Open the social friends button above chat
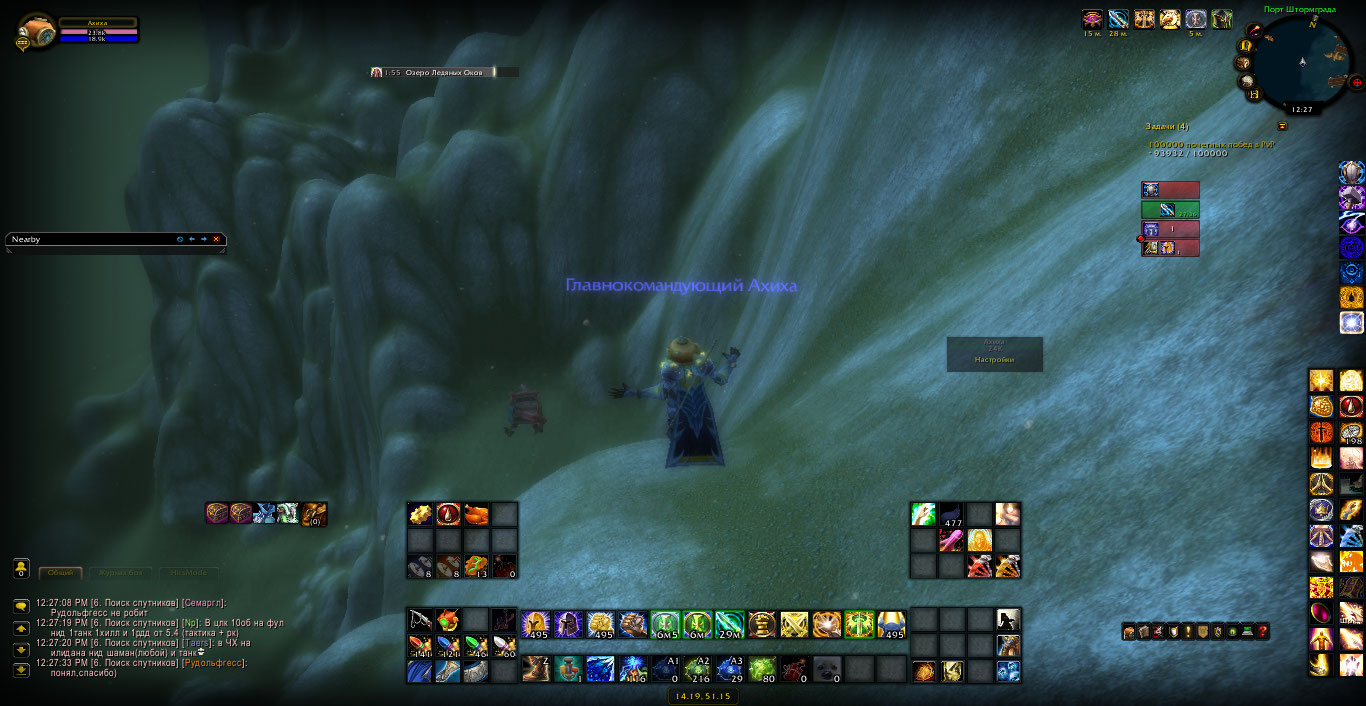The width and height of the screenshot is (1366, 706). coord(21,568)
